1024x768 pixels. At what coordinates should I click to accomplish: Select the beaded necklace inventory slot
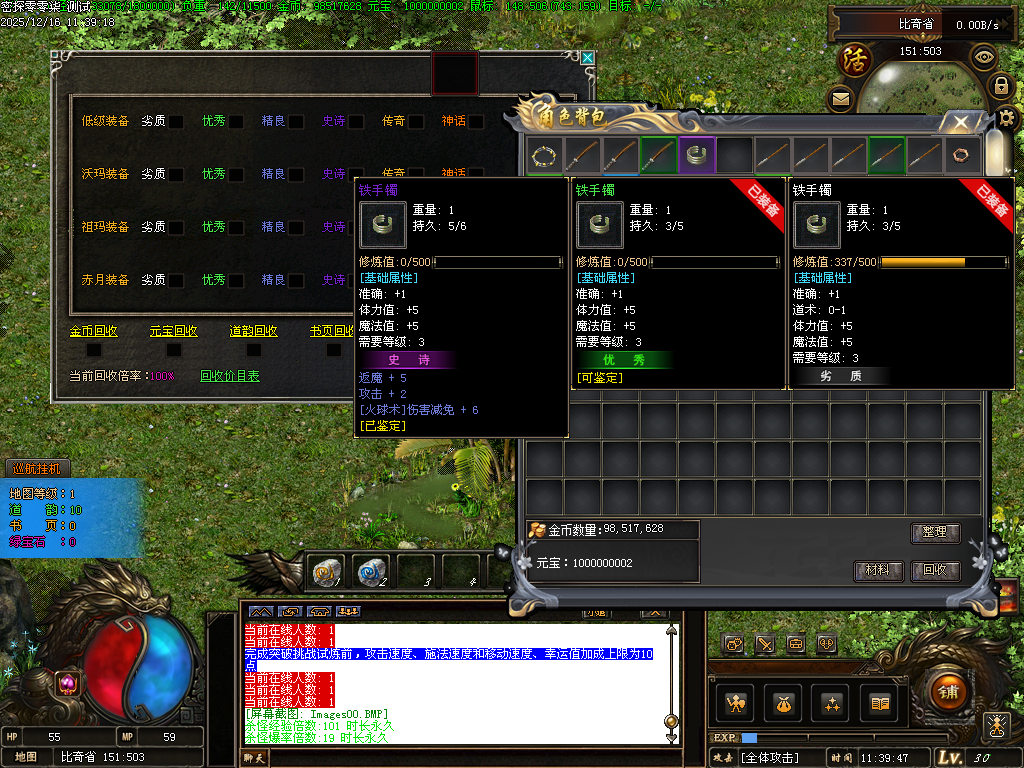point(544,155)
